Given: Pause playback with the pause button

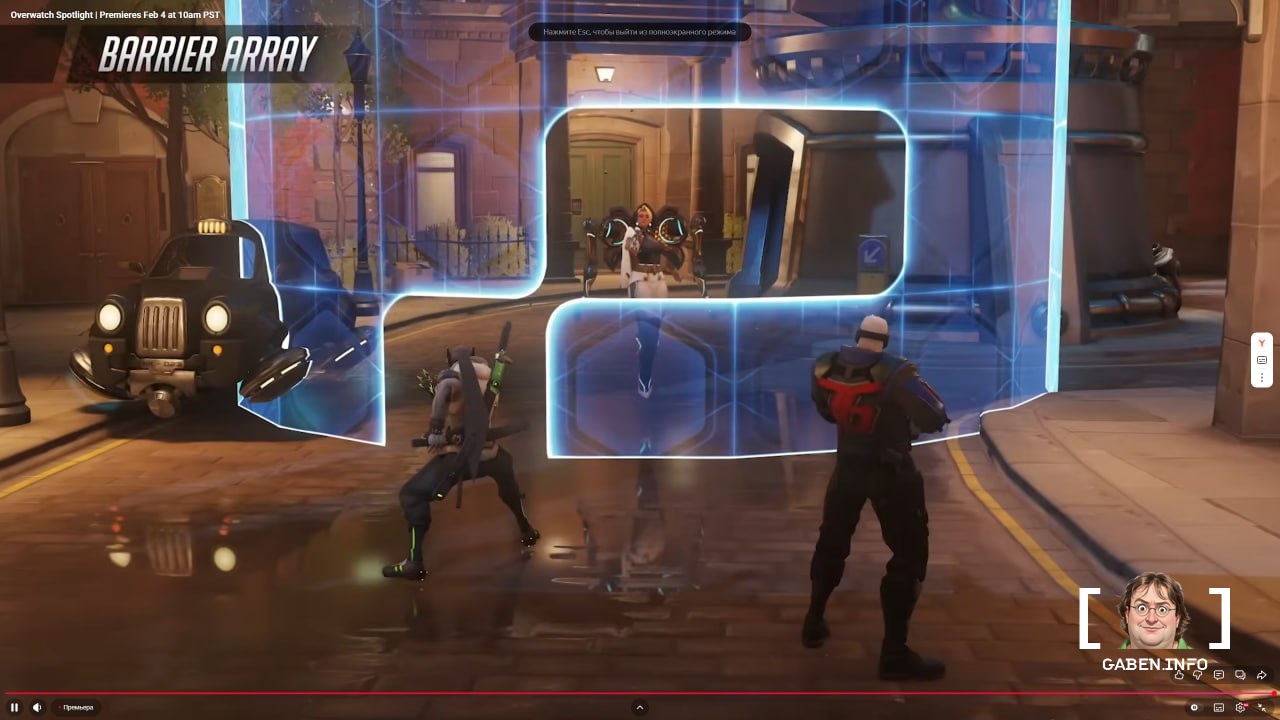Looking at the screenshot, I should pos(14,706).
